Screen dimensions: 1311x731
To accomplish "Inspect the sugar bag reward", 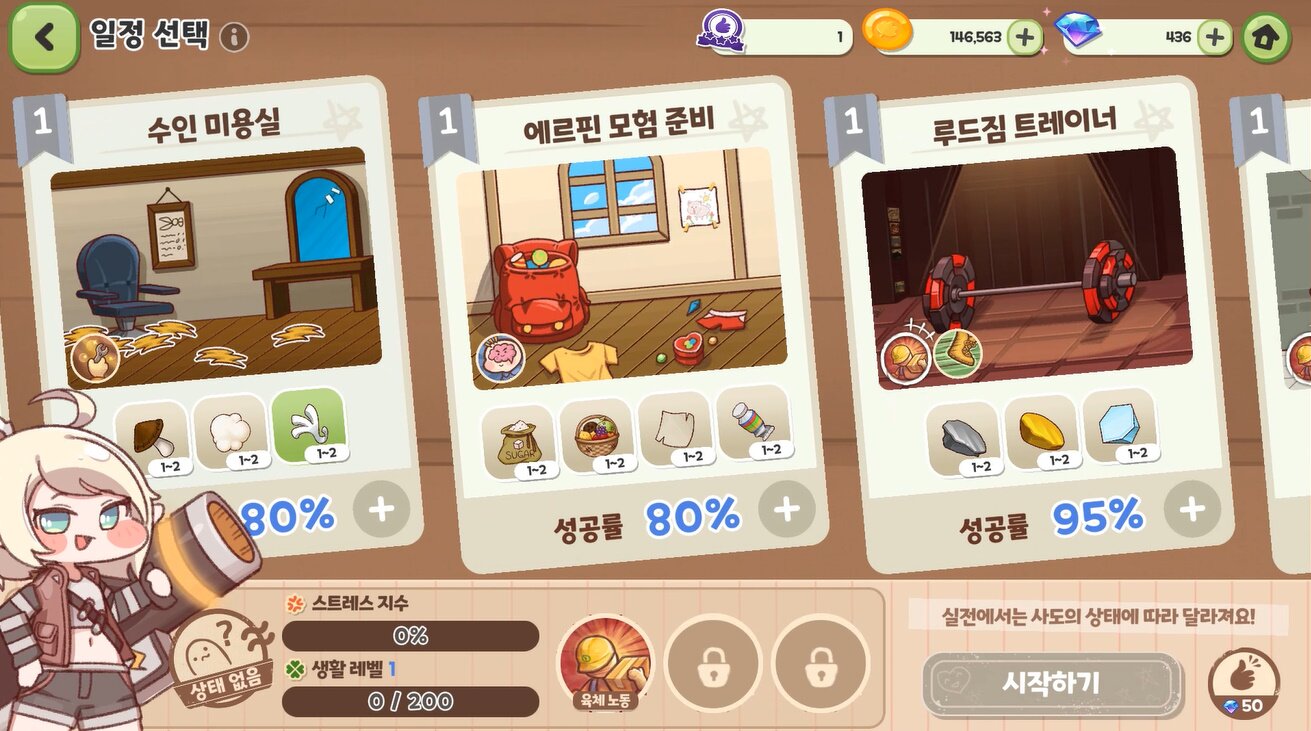I will (517, 441).
